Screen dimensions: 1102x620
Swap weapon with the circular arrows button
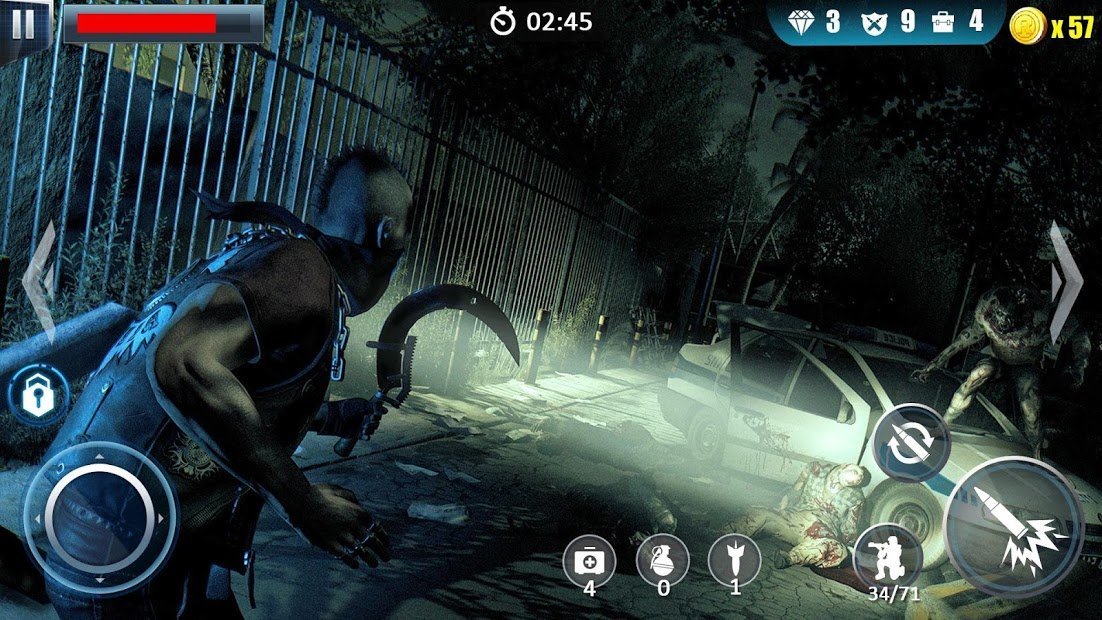(910, 443)
